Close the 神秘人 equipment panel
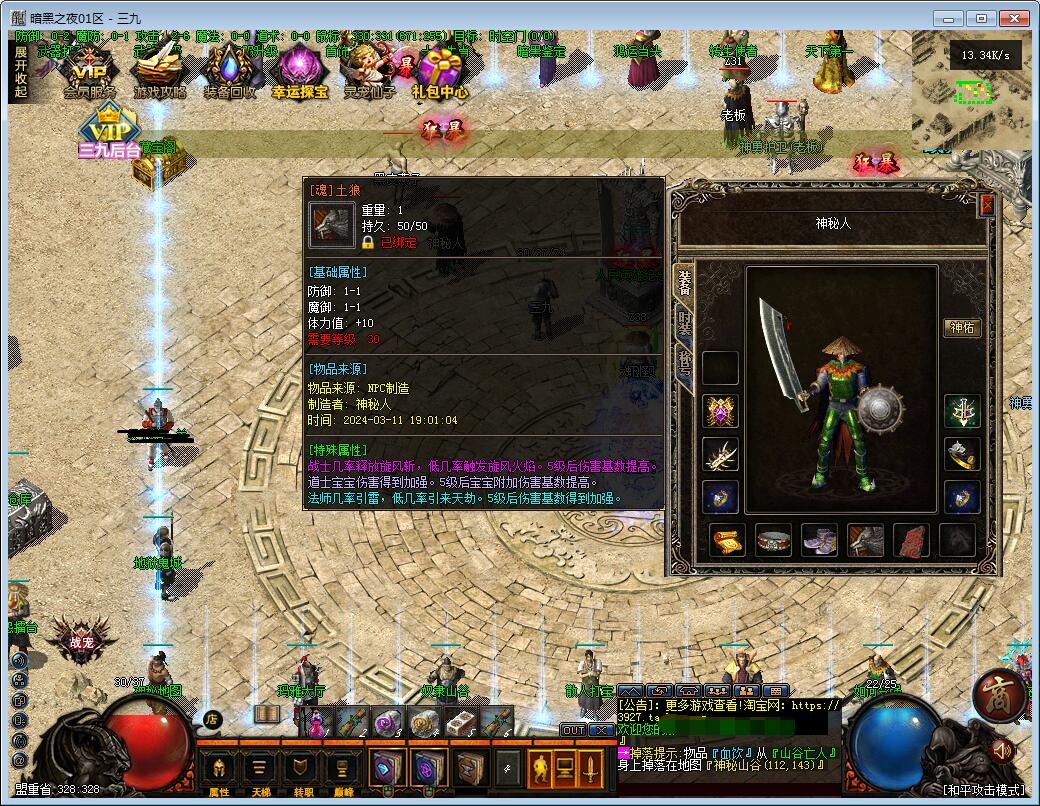This screenshot has width=1040, height=806. click(987, 205)
